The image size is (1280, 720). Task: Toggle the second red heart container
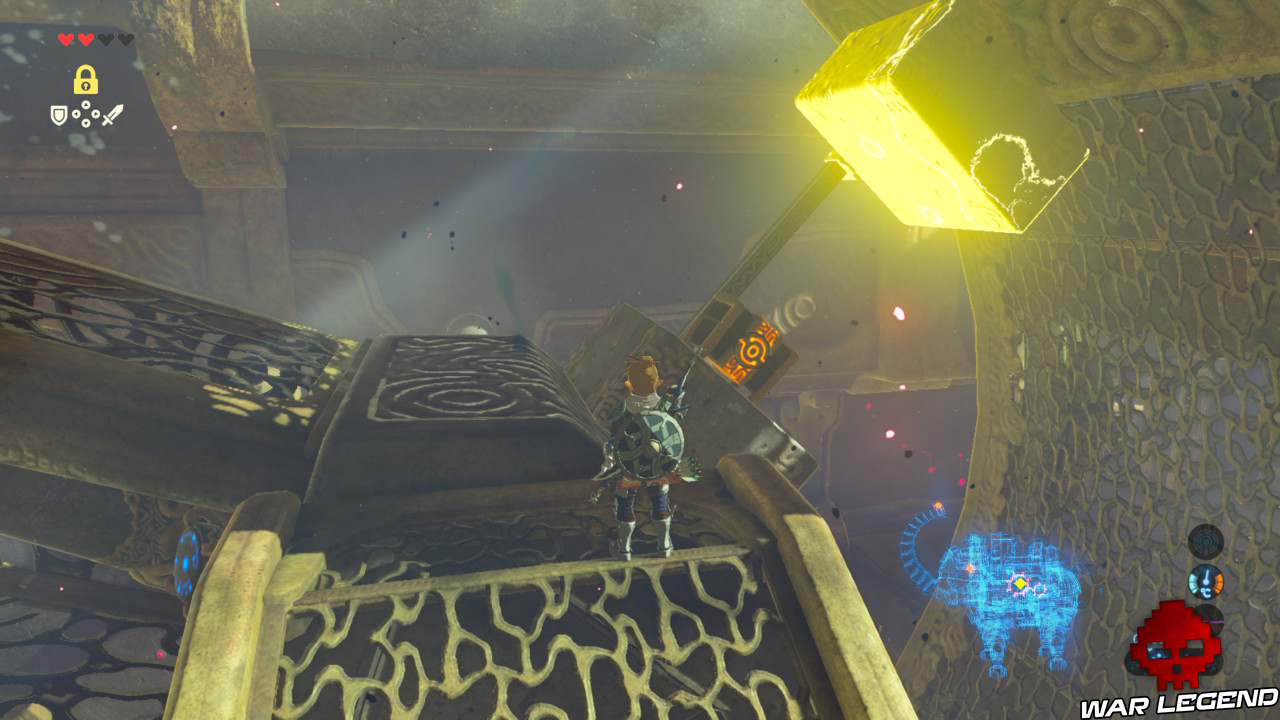pos(86,40)
